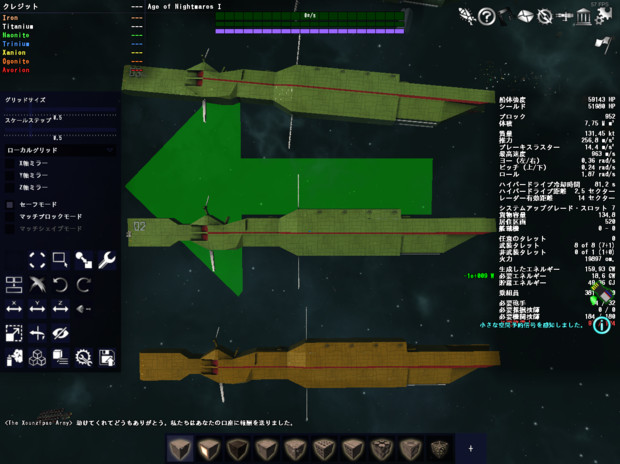Toggle the Z-axis mirror checkbox
This screenshot has height=464, width=620.
click(x=11, y=187)
